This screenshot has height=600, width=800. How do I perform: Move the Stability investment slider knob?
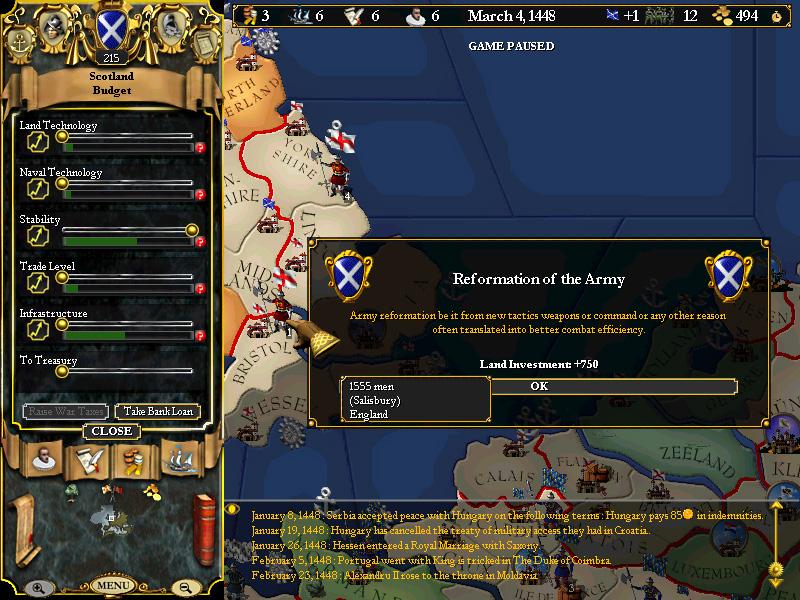coord(191,231)
